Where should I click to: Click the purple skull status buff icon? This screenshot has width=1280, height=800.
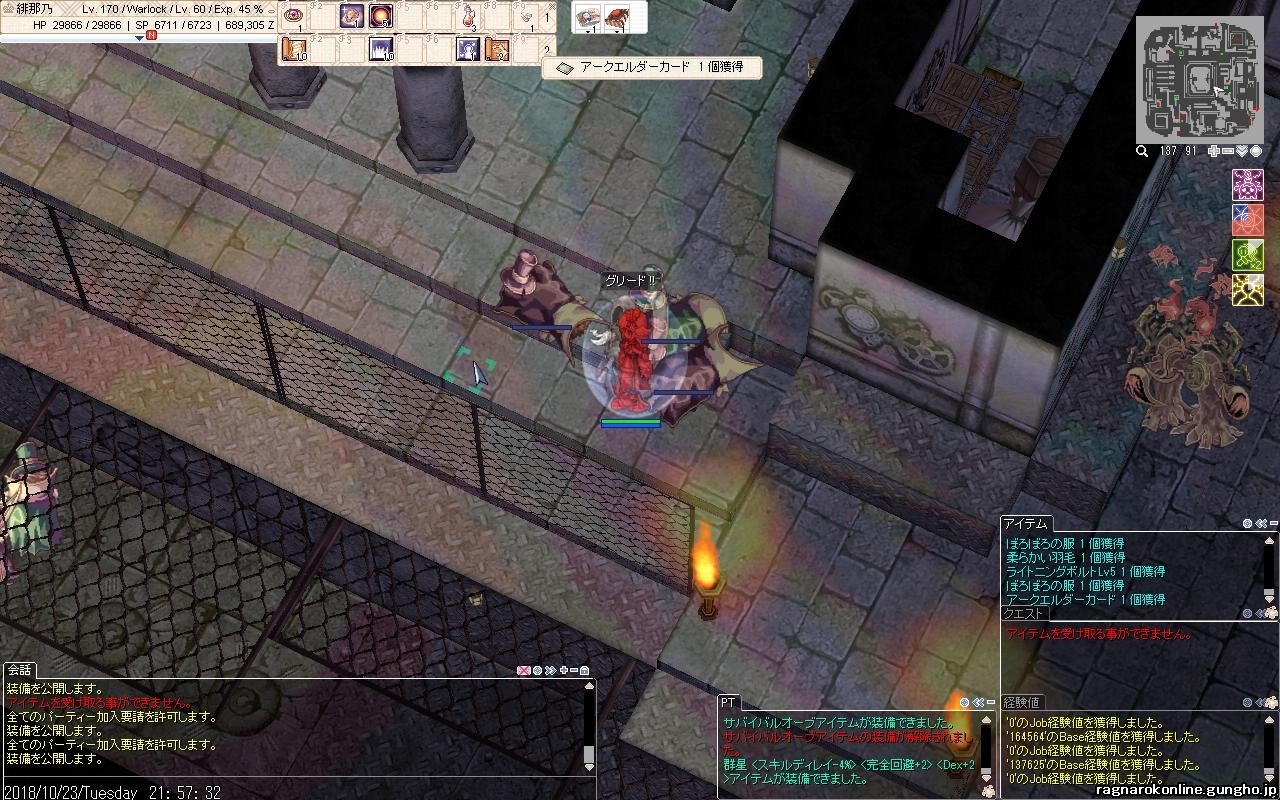[1247, 184]
